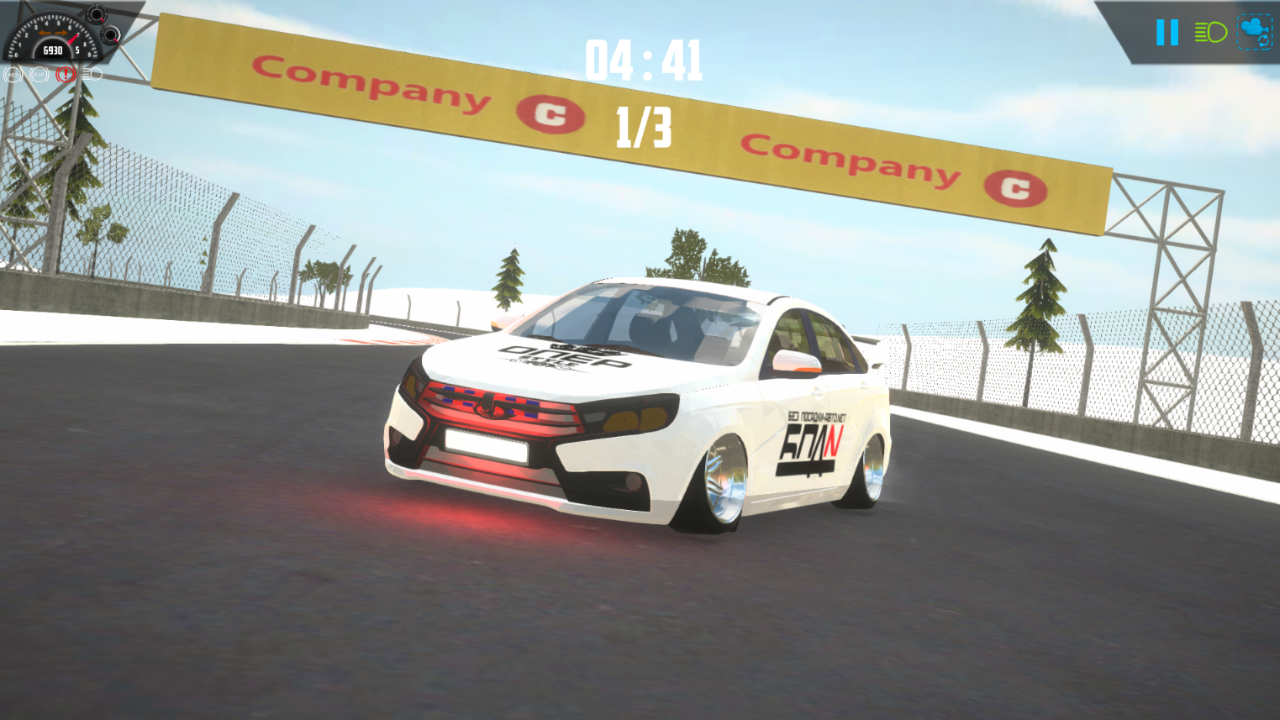Toggle the left turn signal arrow
The height and width of the screenshot is (720, 1280).
(x=45, y=33)
